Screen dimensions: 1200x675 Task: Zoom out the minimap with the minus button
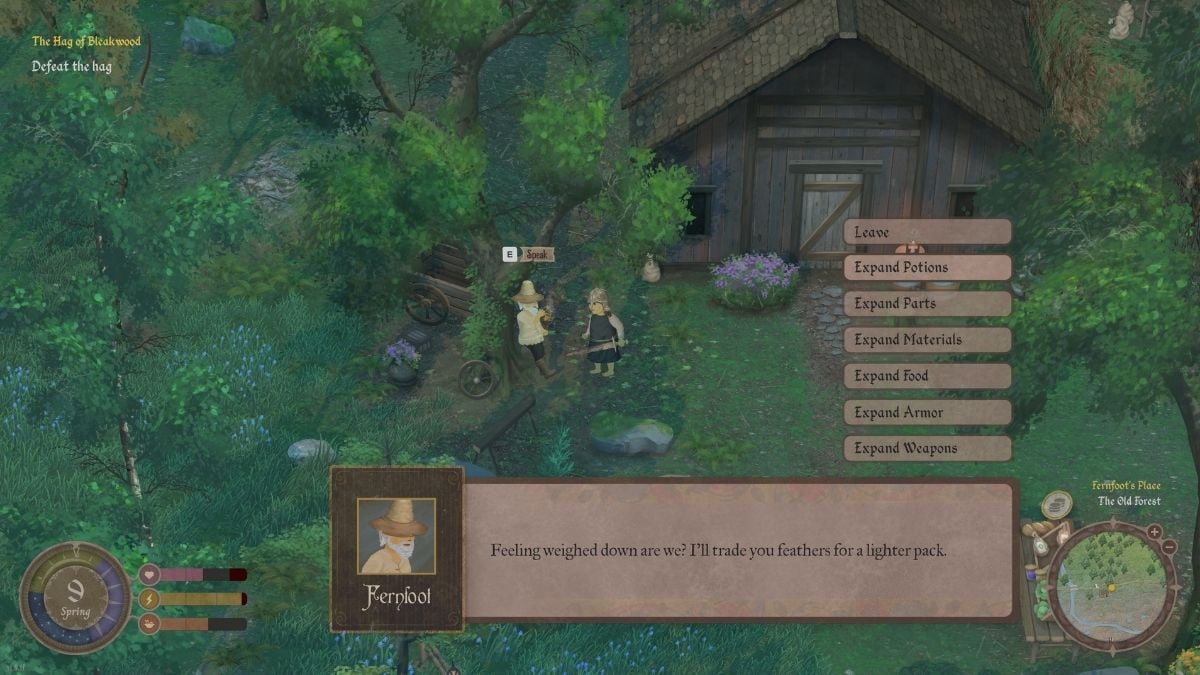click(x=1170, y=548)
